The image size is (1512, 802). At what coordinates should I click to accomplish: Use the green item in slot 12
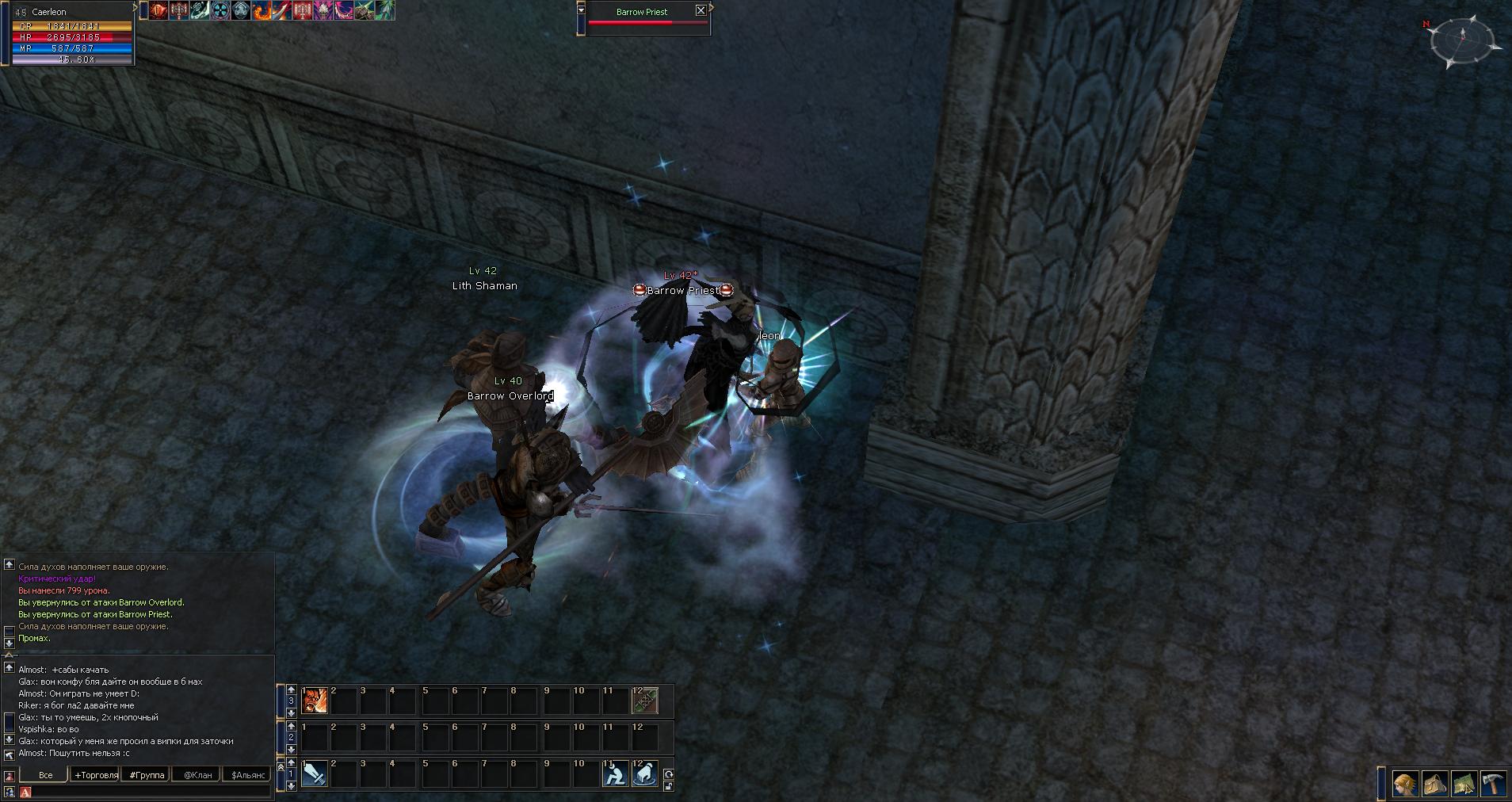point(644,701)
